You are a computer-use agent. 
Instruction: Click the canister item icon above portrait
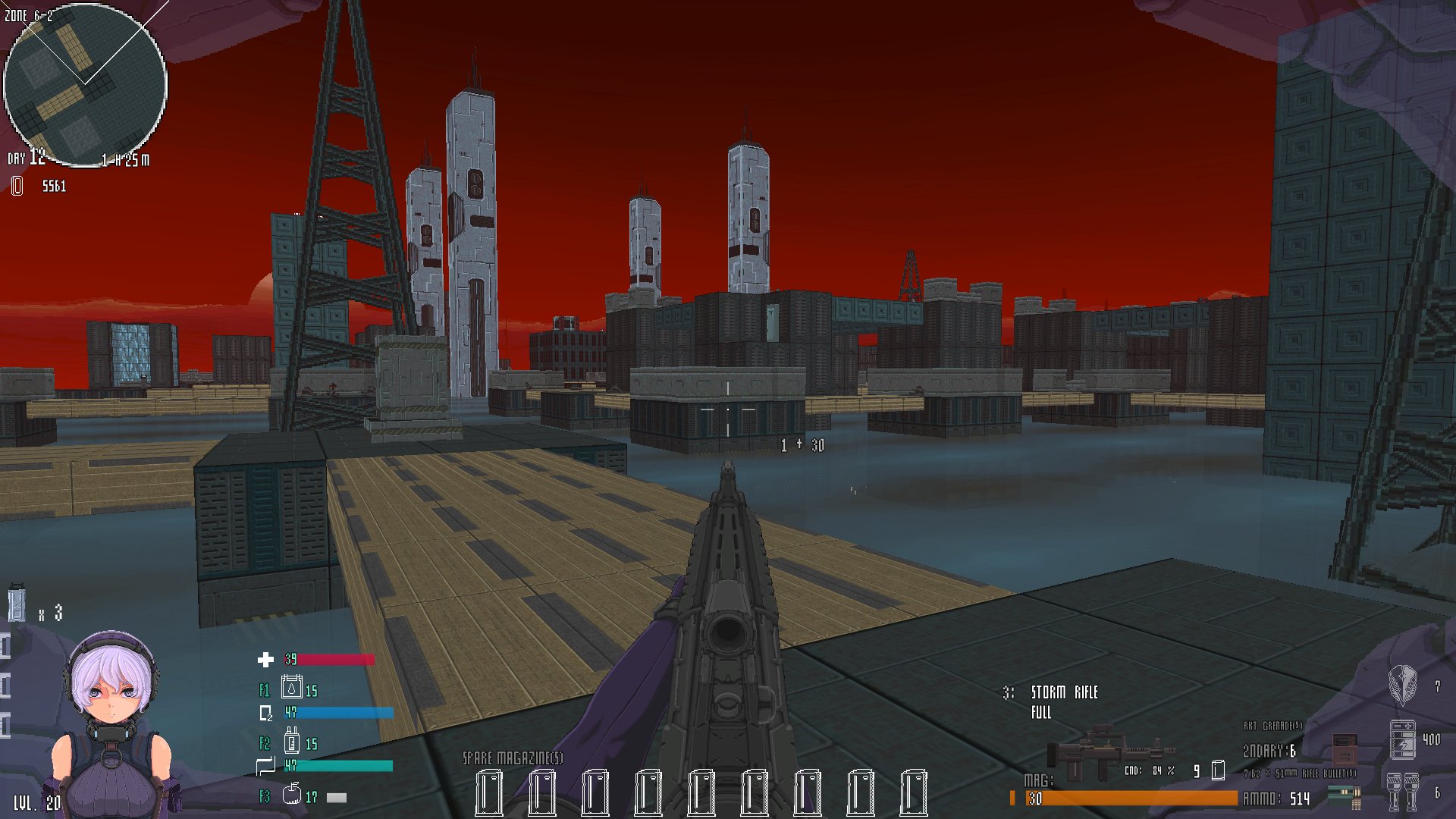(17, 604)
